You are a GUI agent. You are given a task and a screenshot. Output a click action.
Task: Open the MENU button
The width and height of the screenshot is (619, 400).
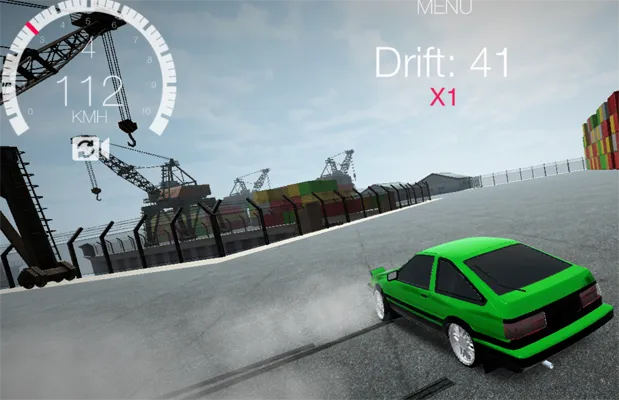[444, 7]
